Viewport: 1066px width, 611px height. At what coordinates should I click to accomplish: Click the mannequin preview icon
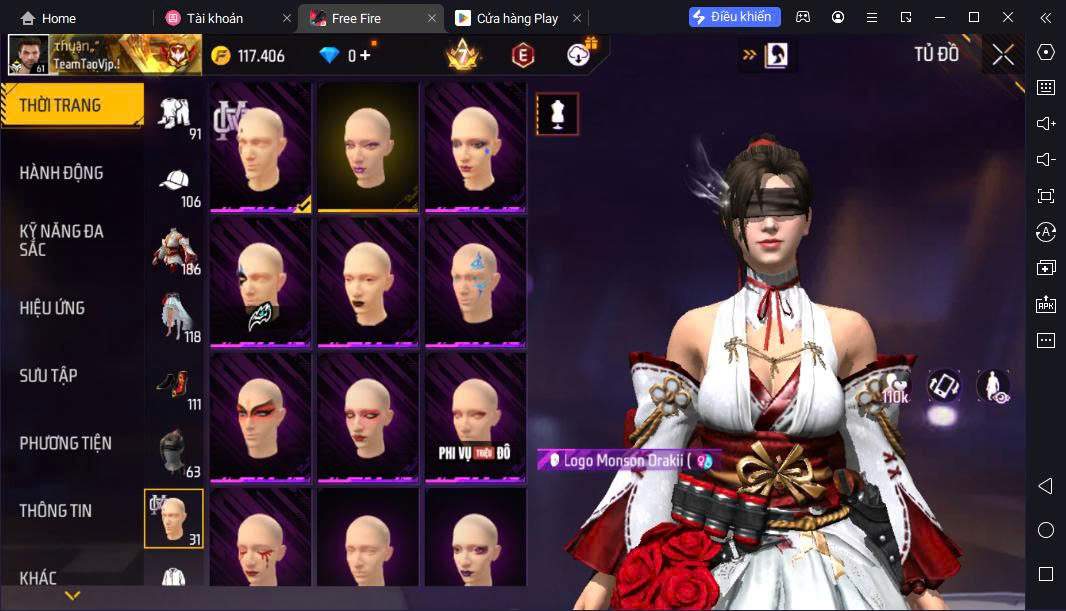coord(558,114)
